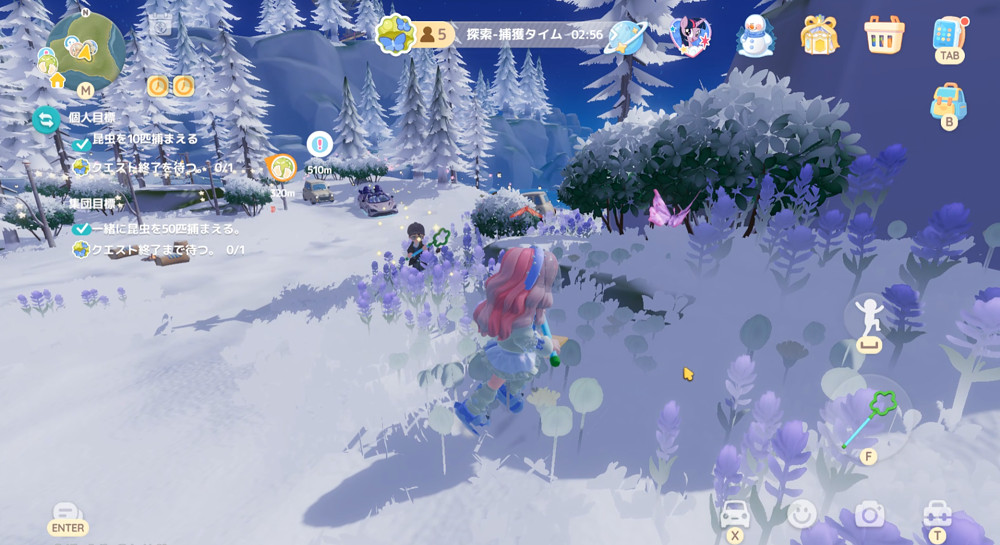The height and width of the screenshot is (545, 1000).
Task: Click the home marker beside the minimap
Action: click(x=57, y=79)
